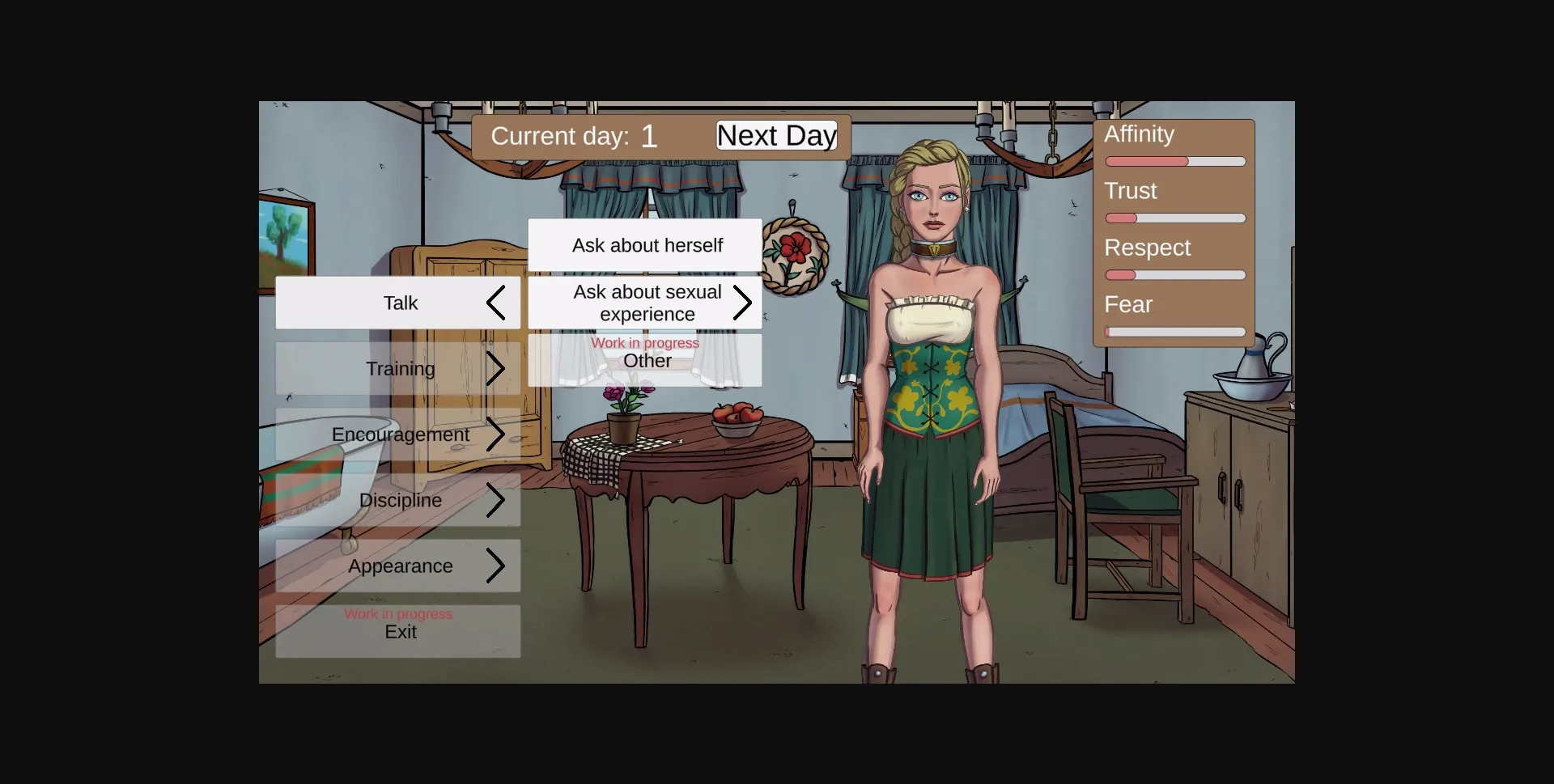1554x784 pixels.
Task: Click the stats panel header Affinity
Action: [x=1139, y=134]
